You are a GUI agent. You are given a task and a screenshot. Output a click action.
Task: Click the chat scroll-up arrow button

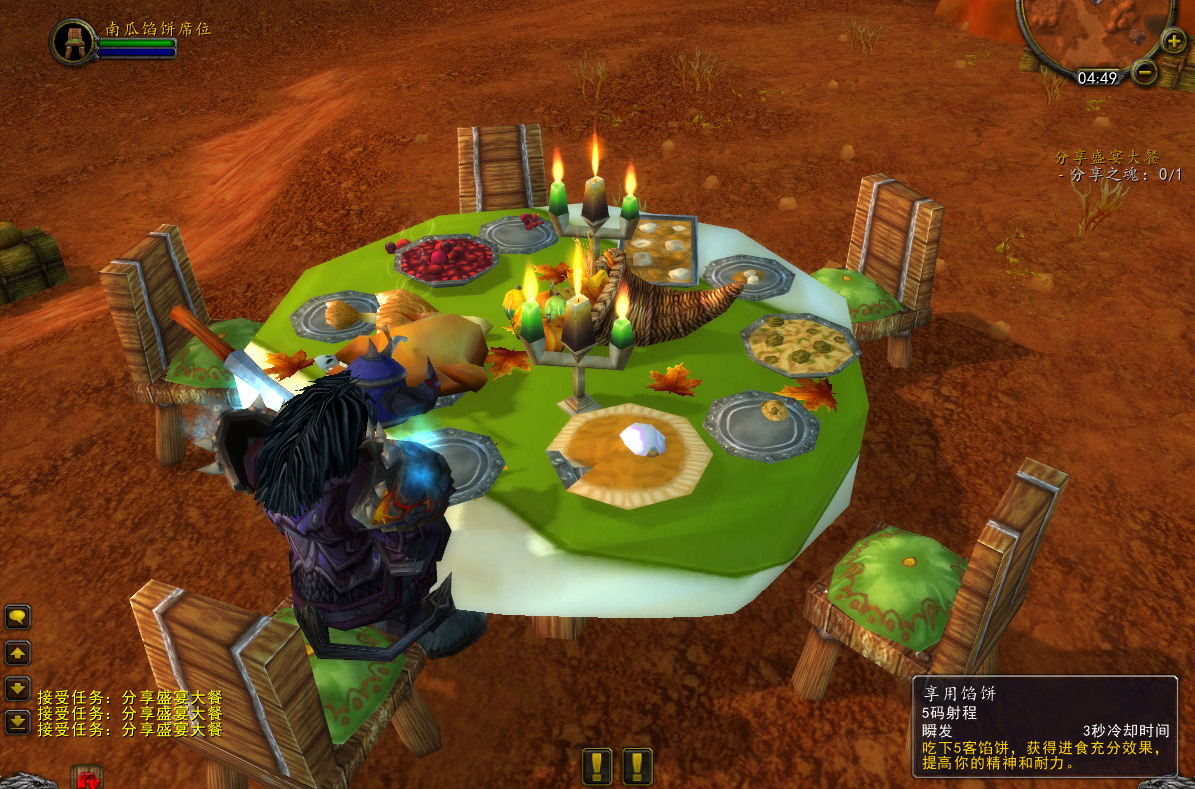(x=18, y=653)
